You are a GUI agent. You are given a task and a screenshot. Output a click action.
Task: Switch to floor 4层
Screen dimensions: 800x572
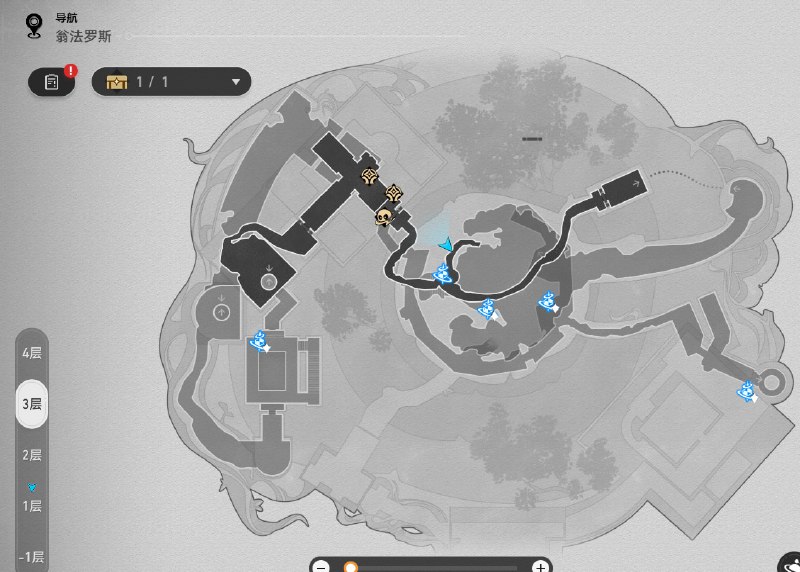pyautogui.click(x=32, y=353)
